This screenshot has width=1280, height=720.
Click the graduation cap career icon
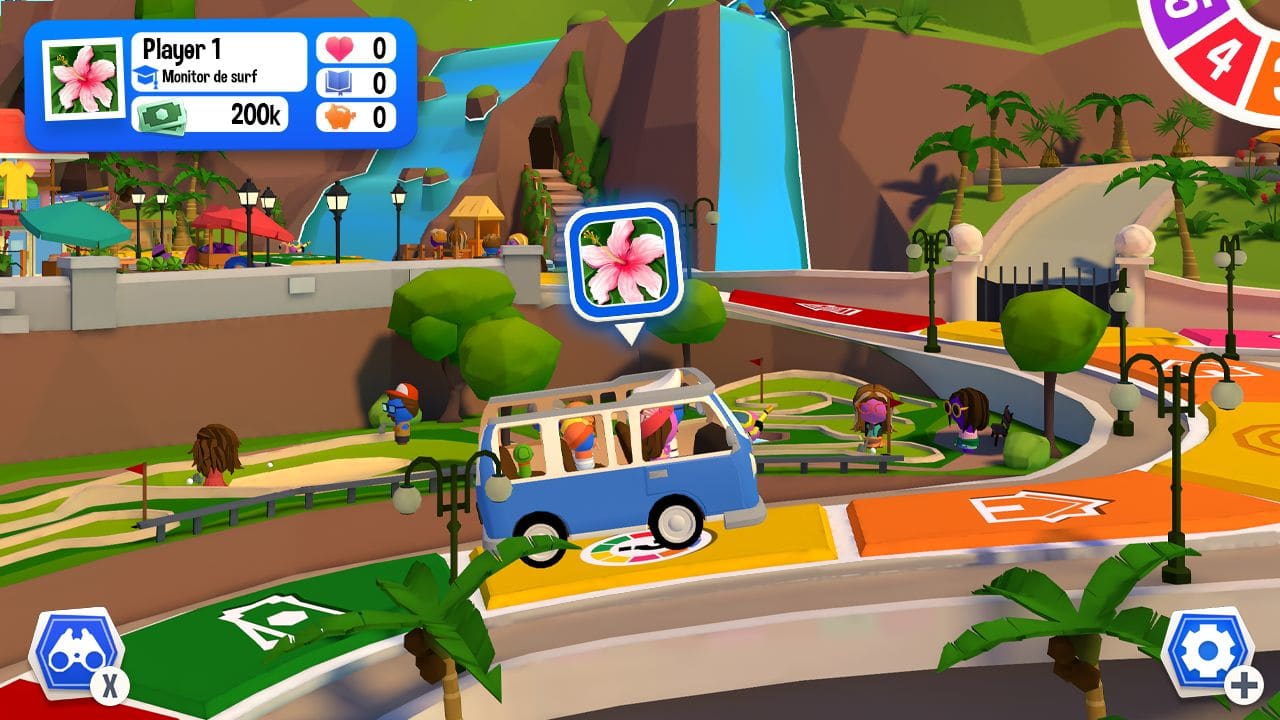[x=147, y=72]
